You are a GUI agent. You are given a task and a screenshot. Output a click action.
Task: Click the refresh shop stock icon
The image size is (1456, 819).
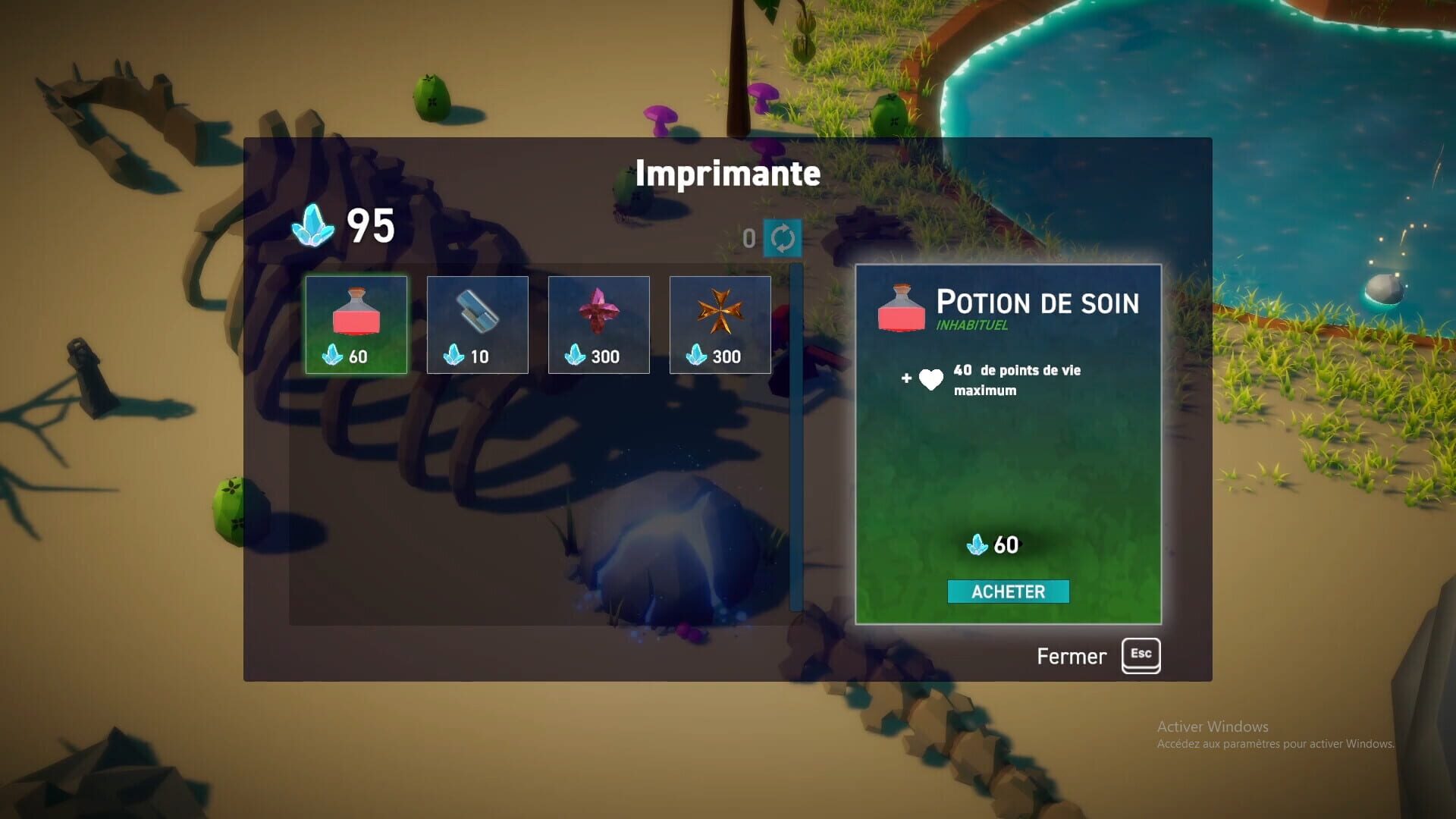click(781, 237)
